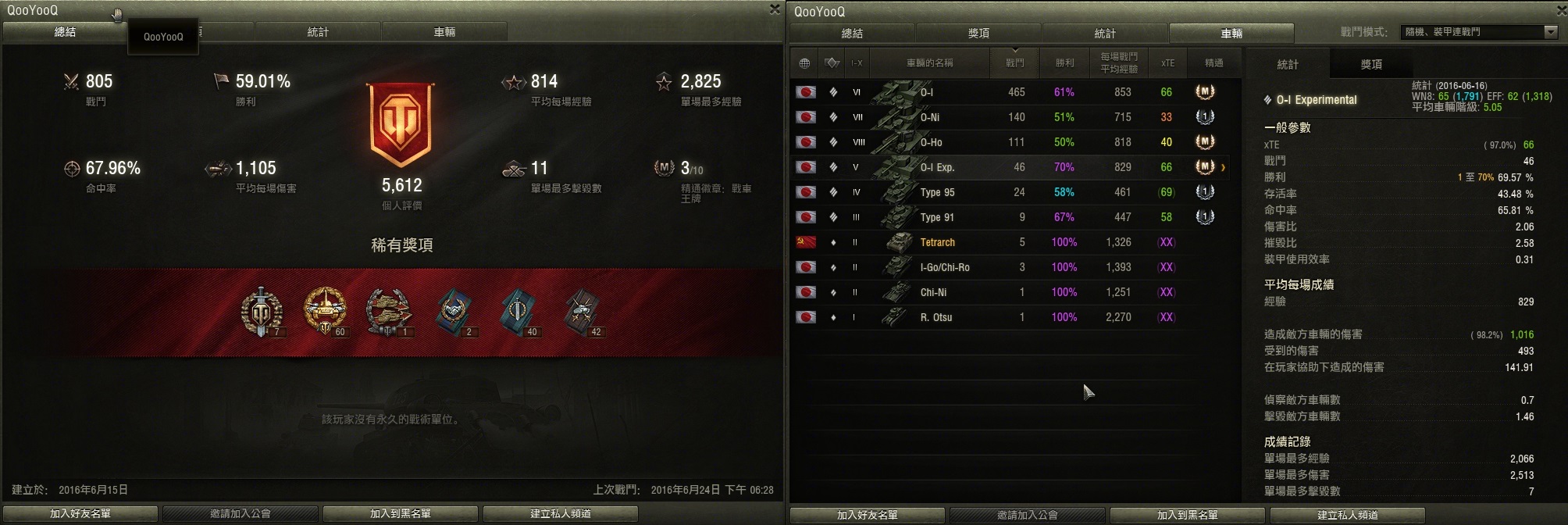Sort vehicle list by 精通 column header
Viewport: 1568px width, 525px height.
tap(1213, 62)
